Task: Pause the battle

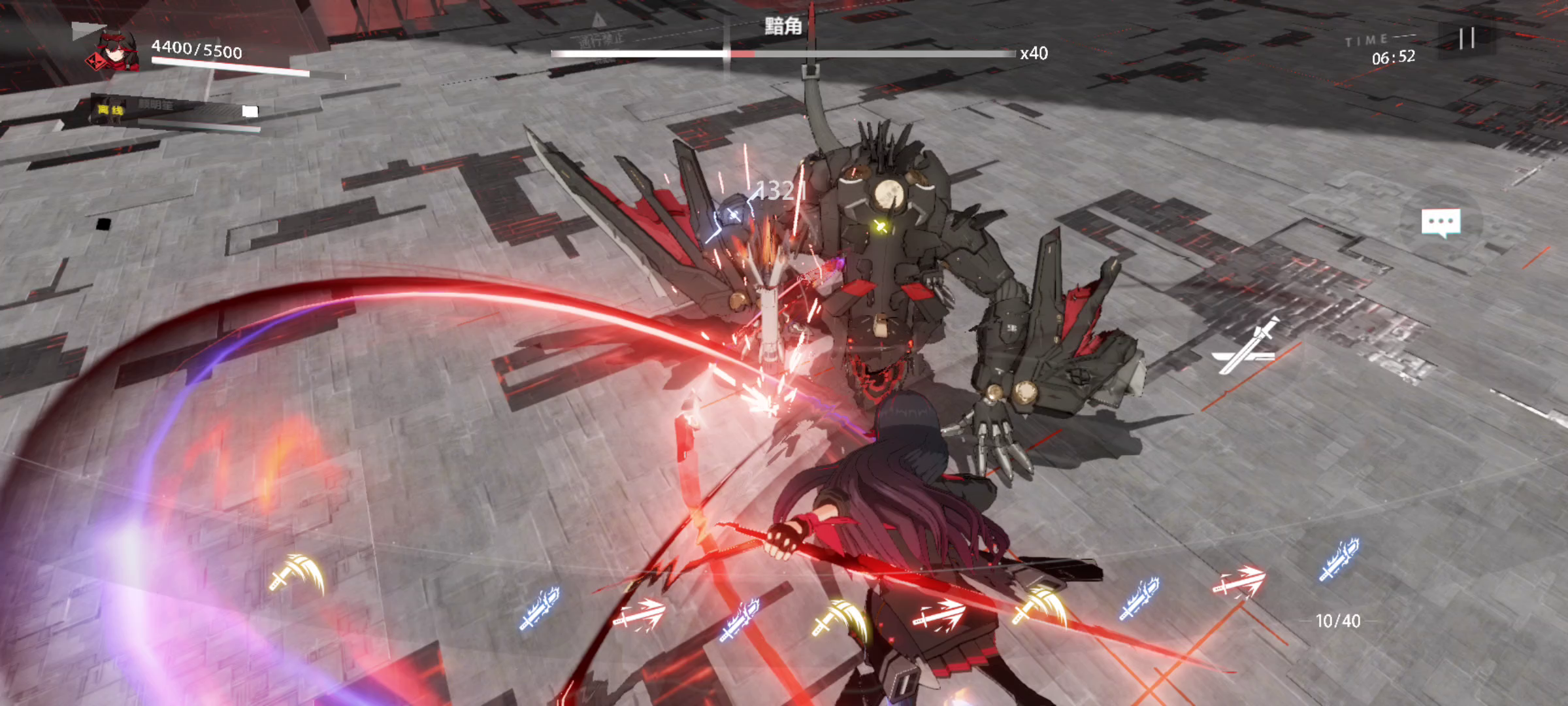Action: (1466, 38)
